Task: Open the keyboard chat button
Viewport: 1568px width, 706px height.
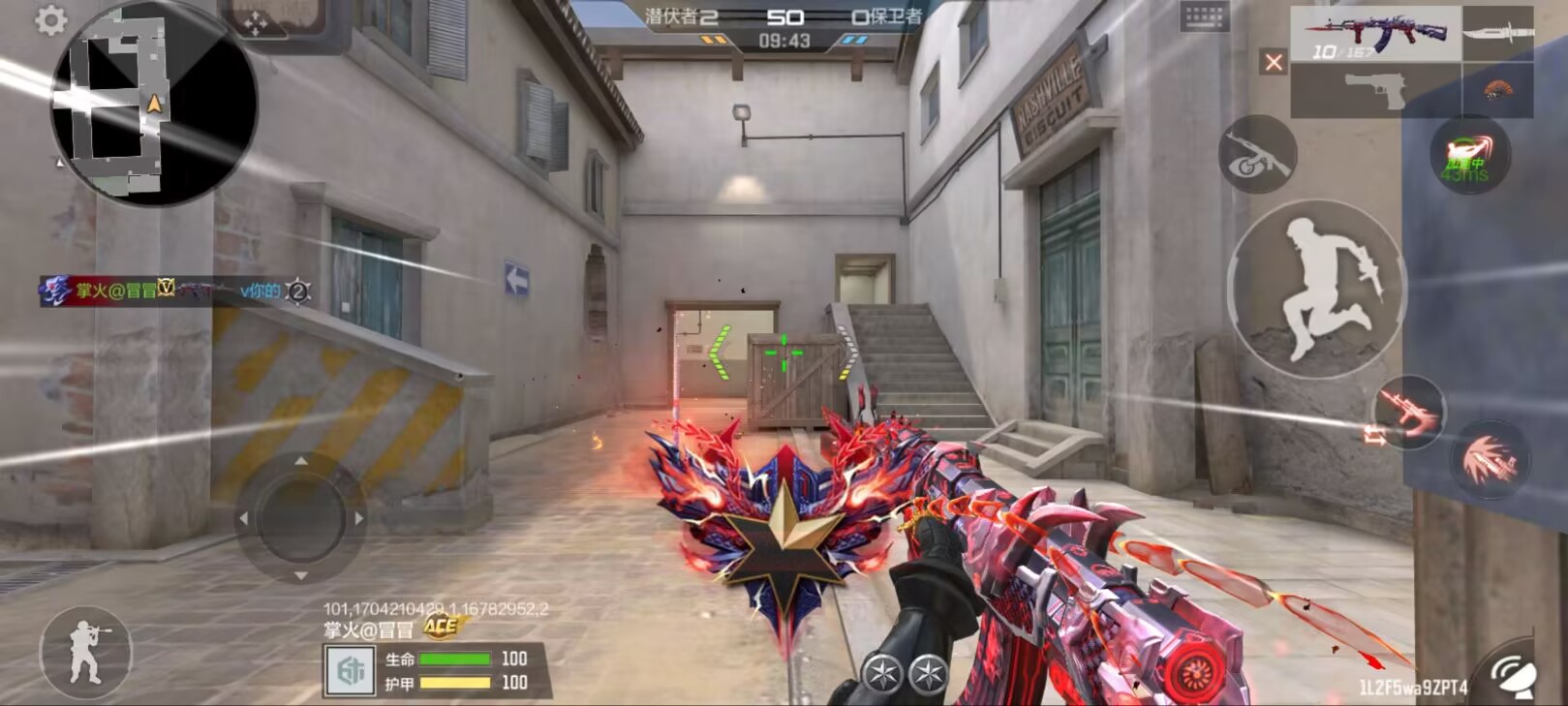Action: pos(1204,16)
